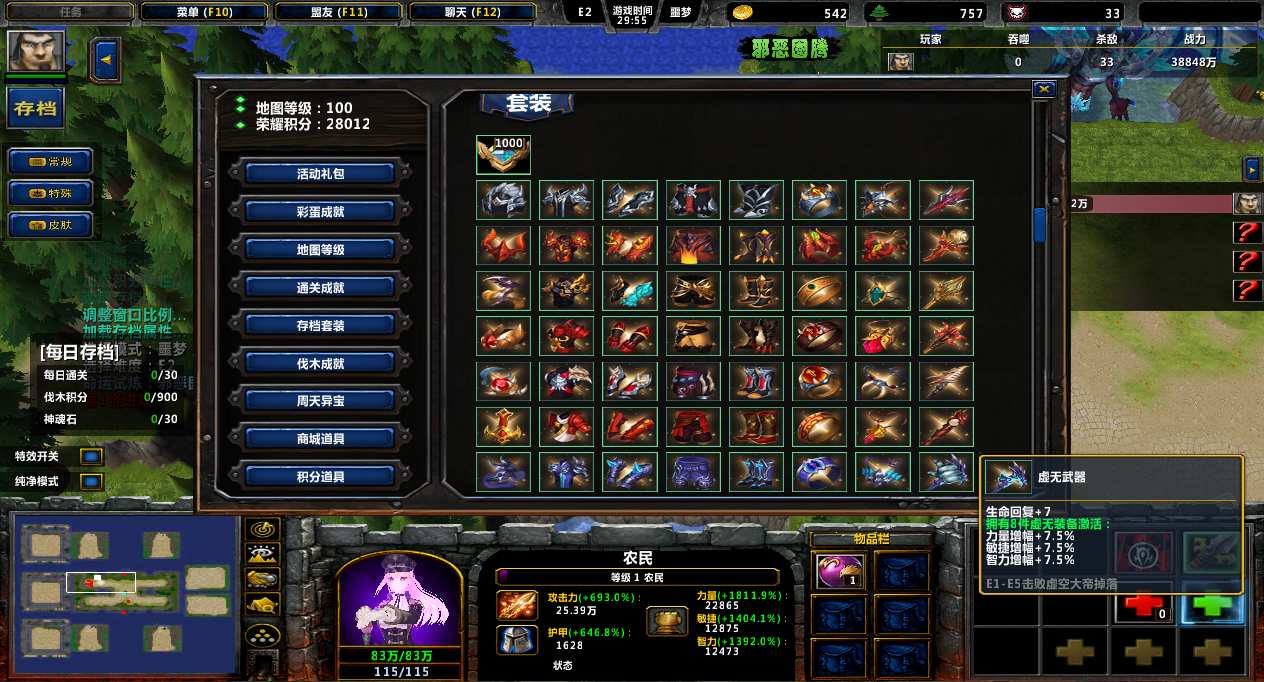Viewport: 1264px width, 682px height.
Task: Select the 皮肤 skins button
Action: [51, 225]
